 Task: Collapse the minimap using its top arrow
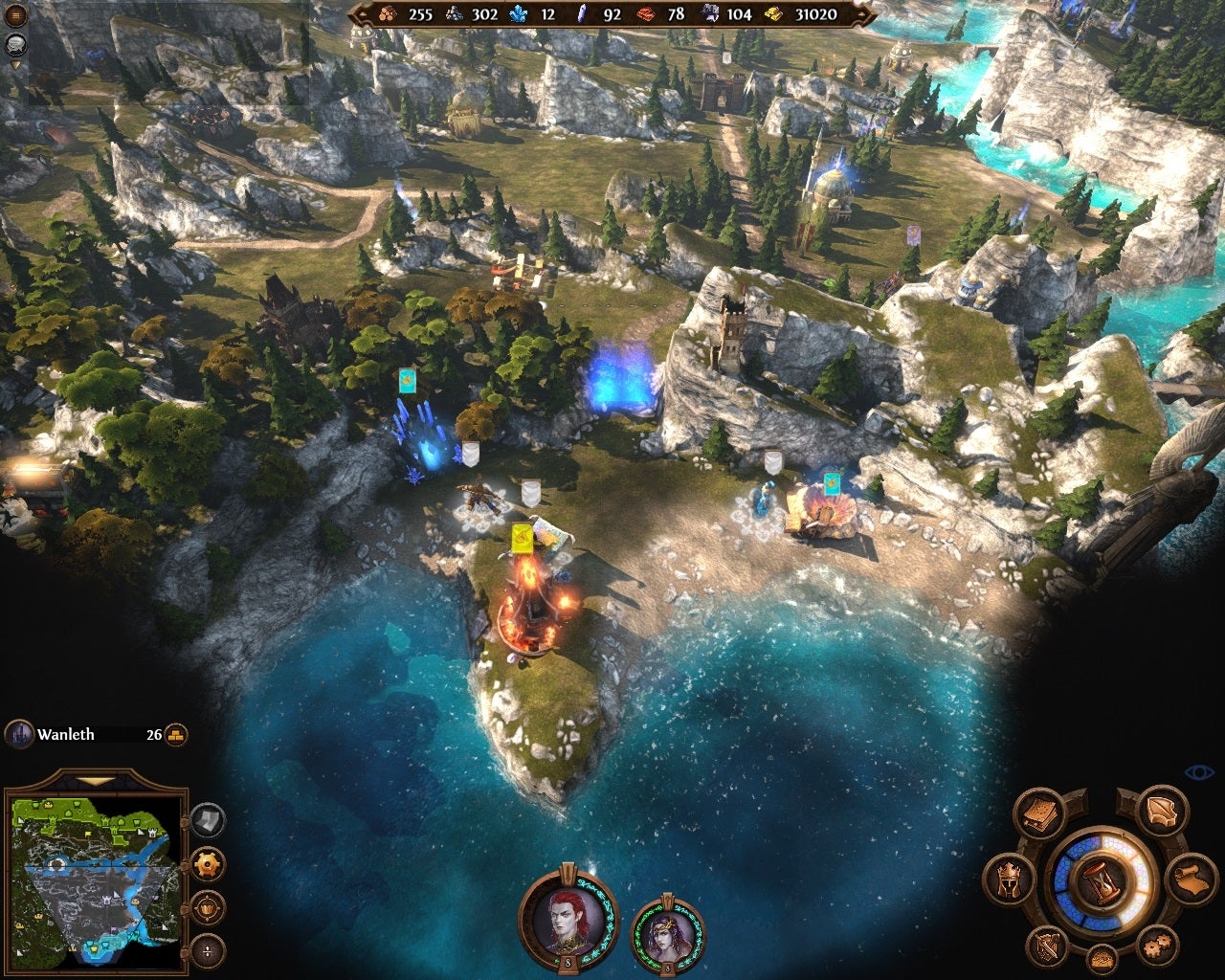pos(94,783)
